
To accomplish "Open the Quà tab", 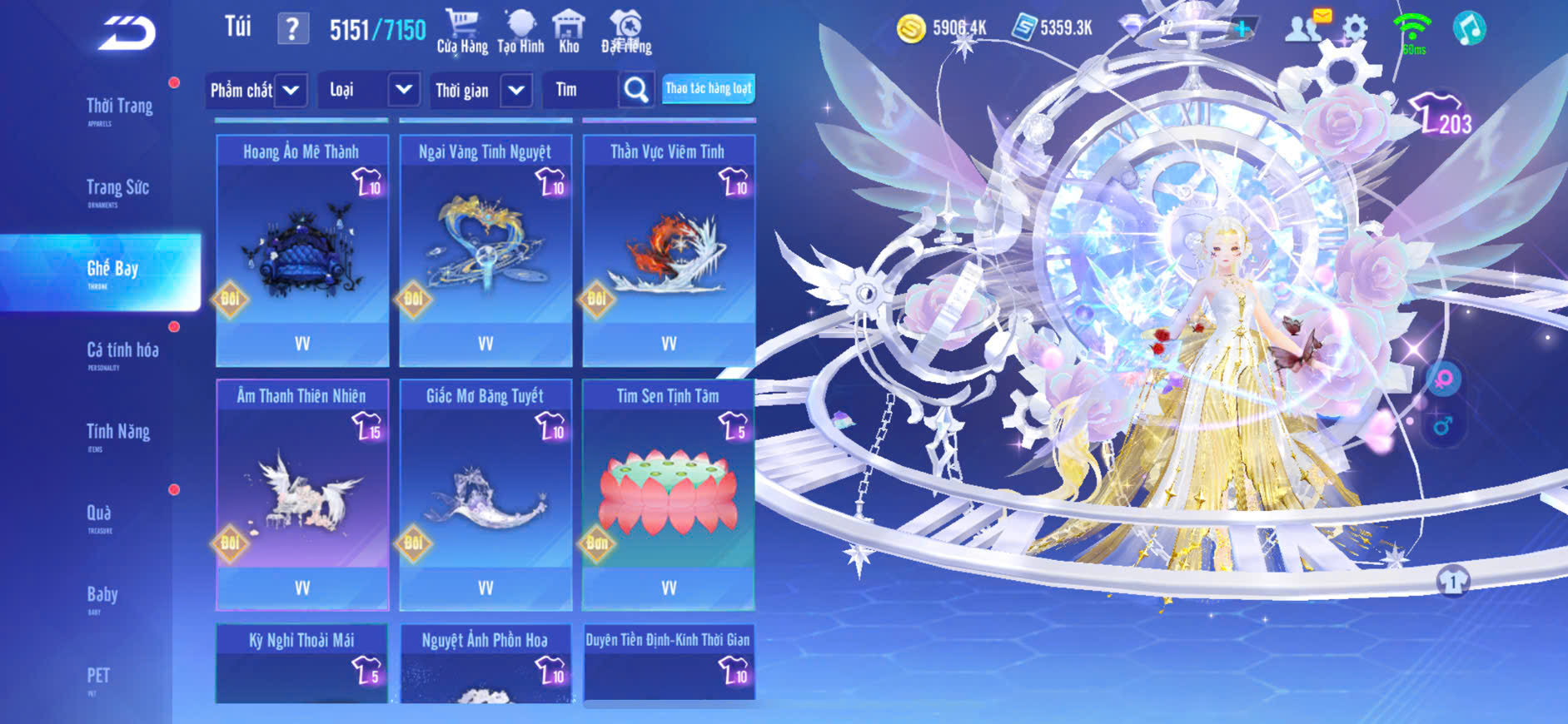I will tap(99, 514).
